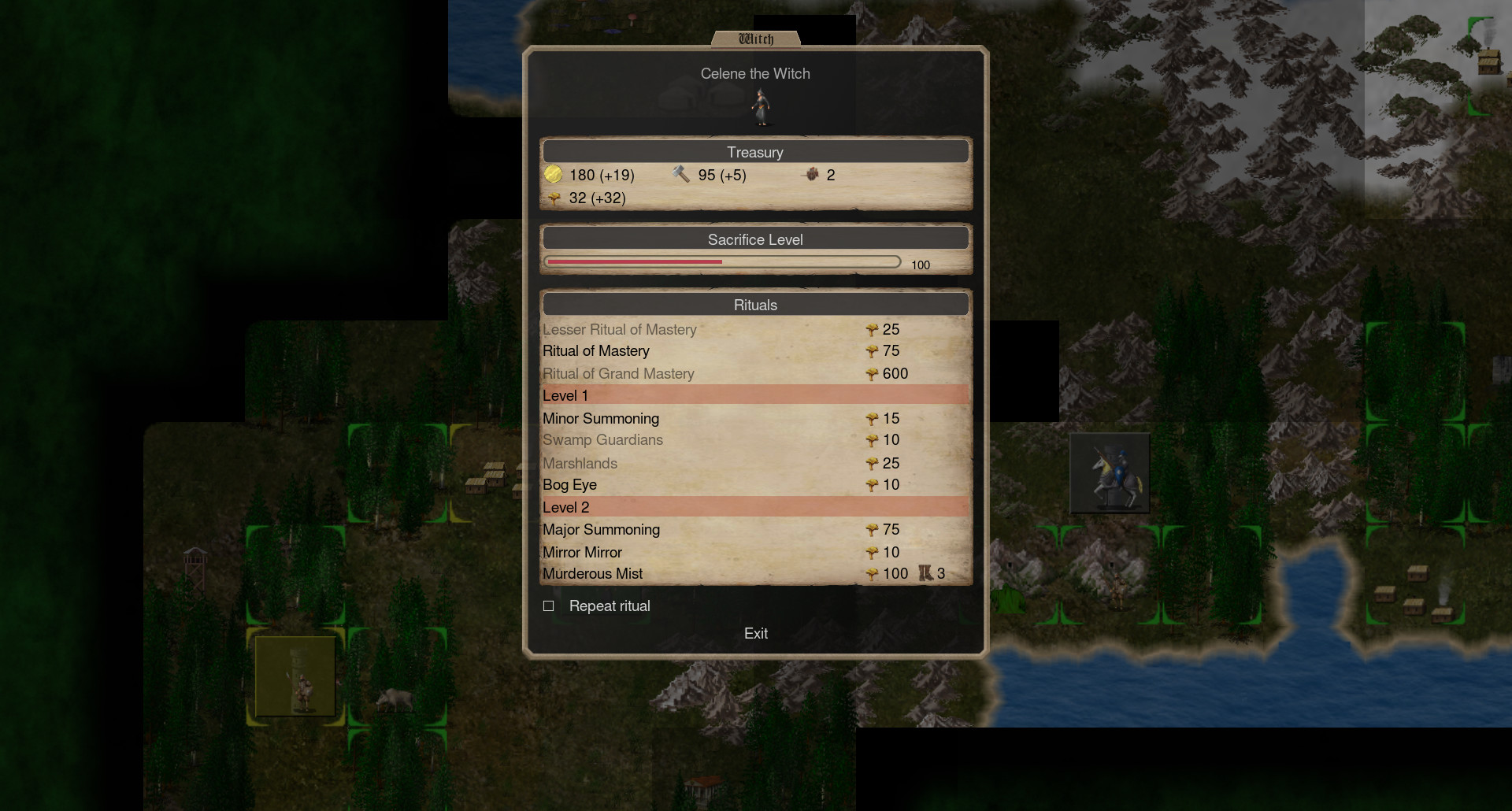1512x811 pixels.
Task: Select the Mirror Mirror ritual
Action: 582,552
